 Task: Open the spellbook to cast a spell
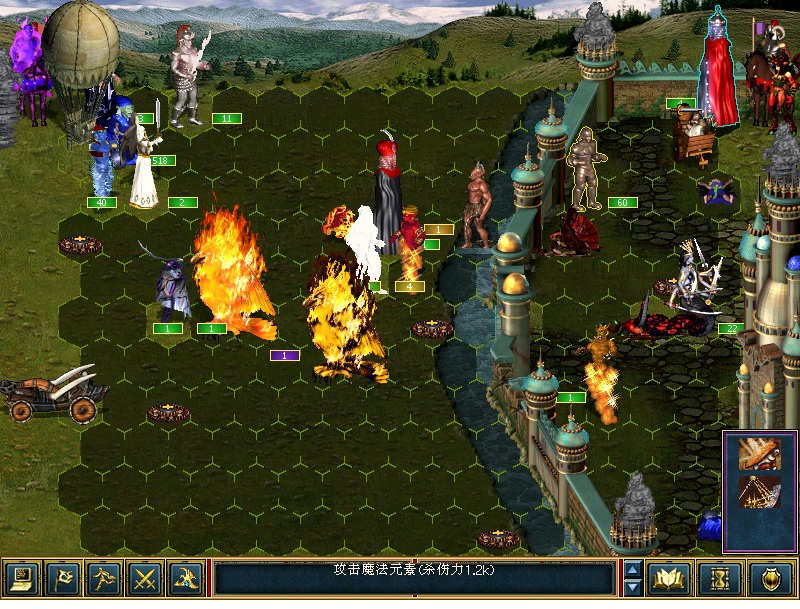tap(667, 578)
